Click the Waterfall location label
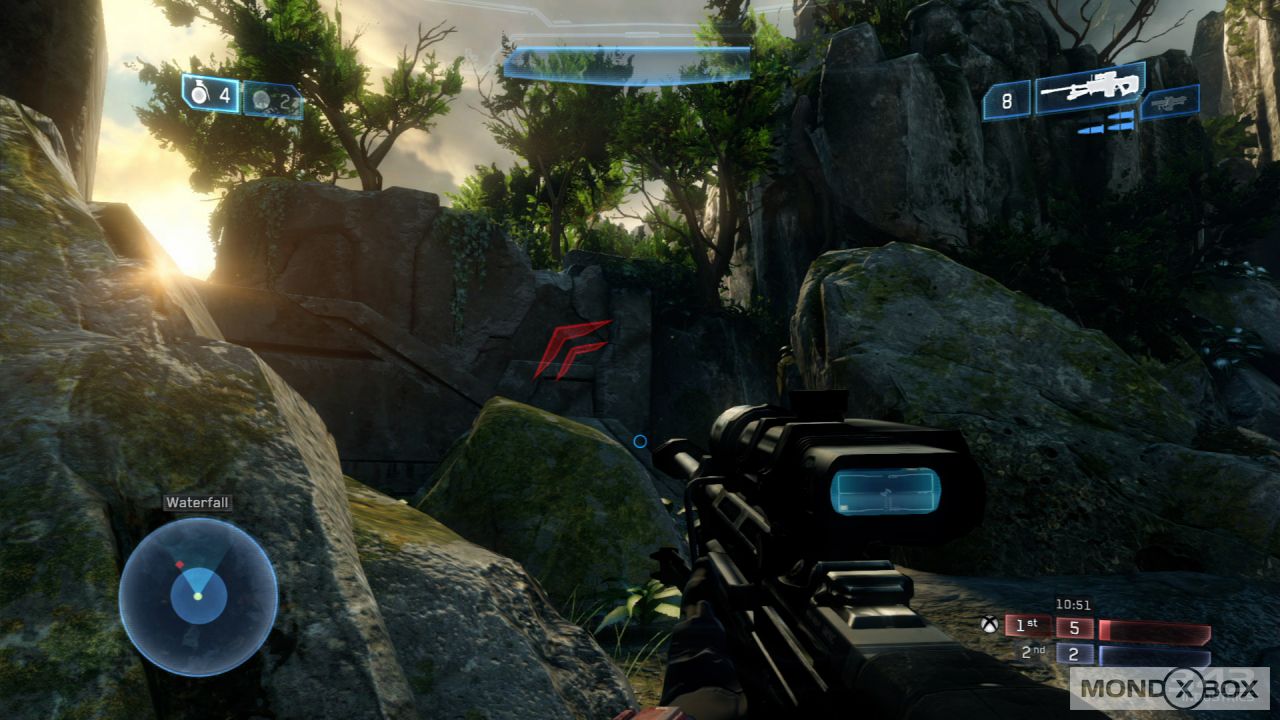Viewport: 1280px width, 720px height. pos(197,502)
